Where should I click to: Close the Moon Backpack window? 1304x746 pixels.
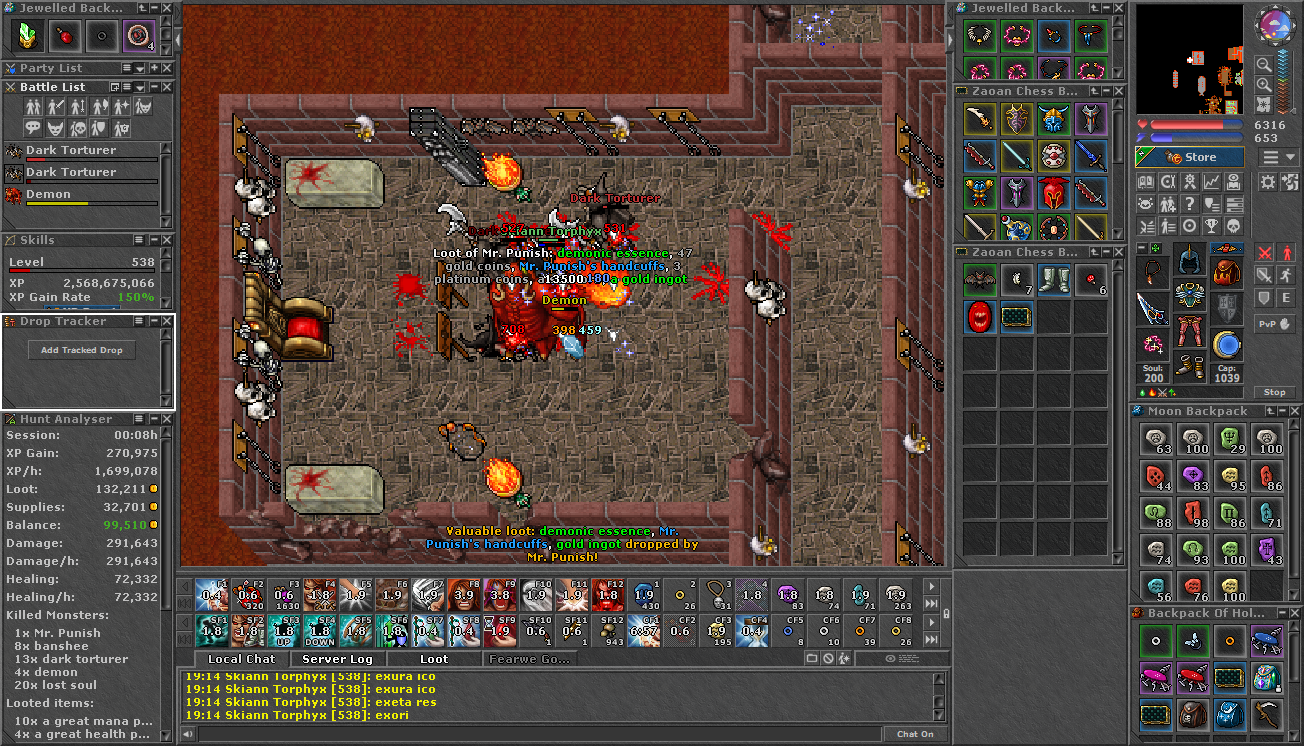tap(1296, 411)
